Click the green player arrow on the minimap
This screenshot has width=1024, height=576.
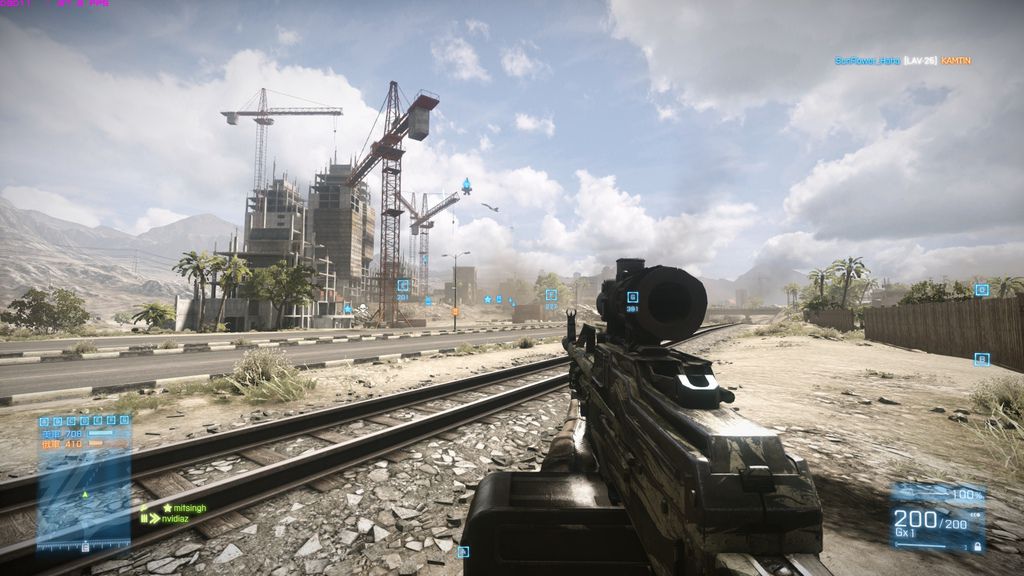click(85, 494)
